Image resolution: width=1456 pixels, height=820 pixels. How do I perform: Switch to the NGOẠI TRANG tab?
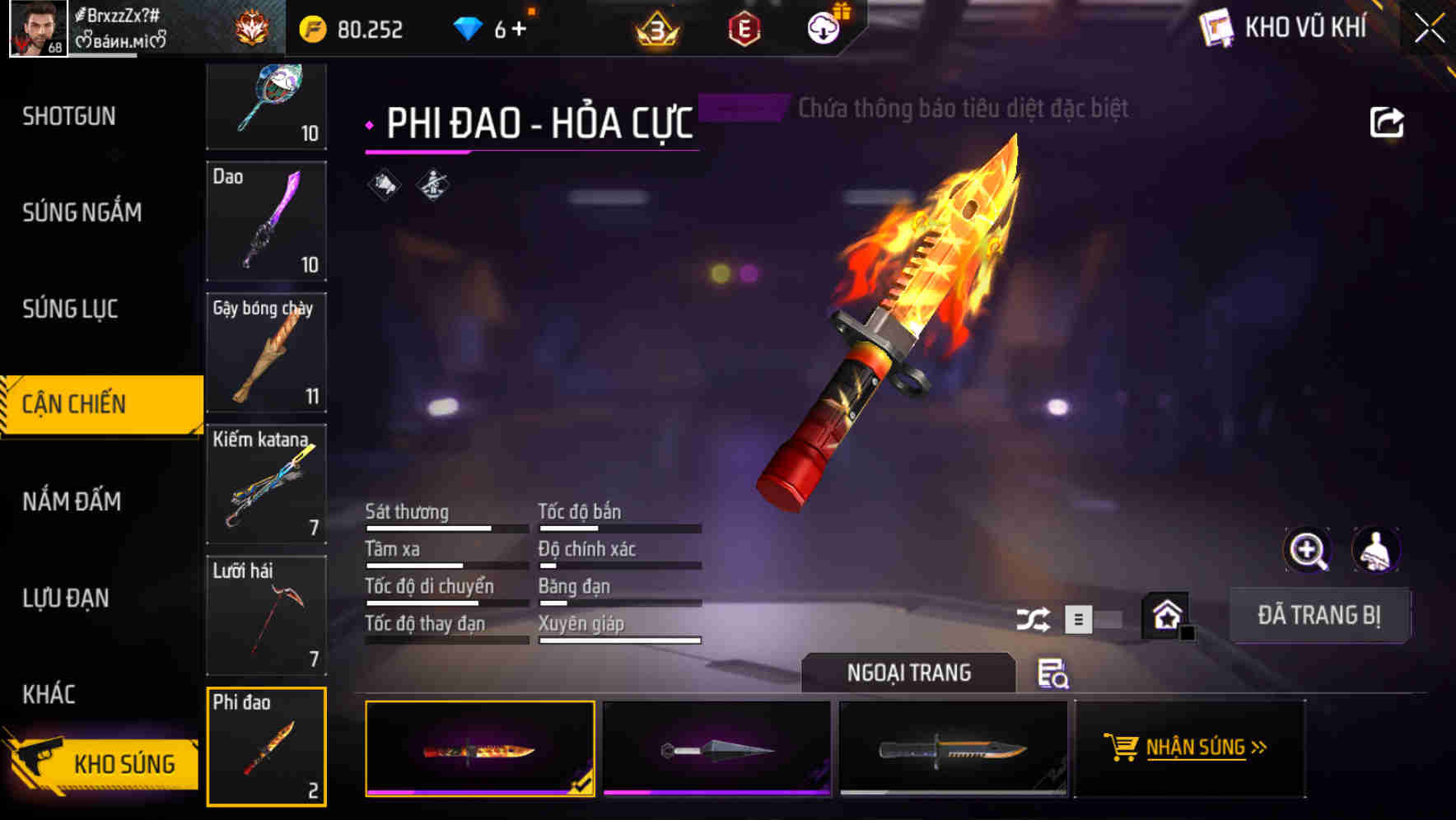click(x=909, y=673)
